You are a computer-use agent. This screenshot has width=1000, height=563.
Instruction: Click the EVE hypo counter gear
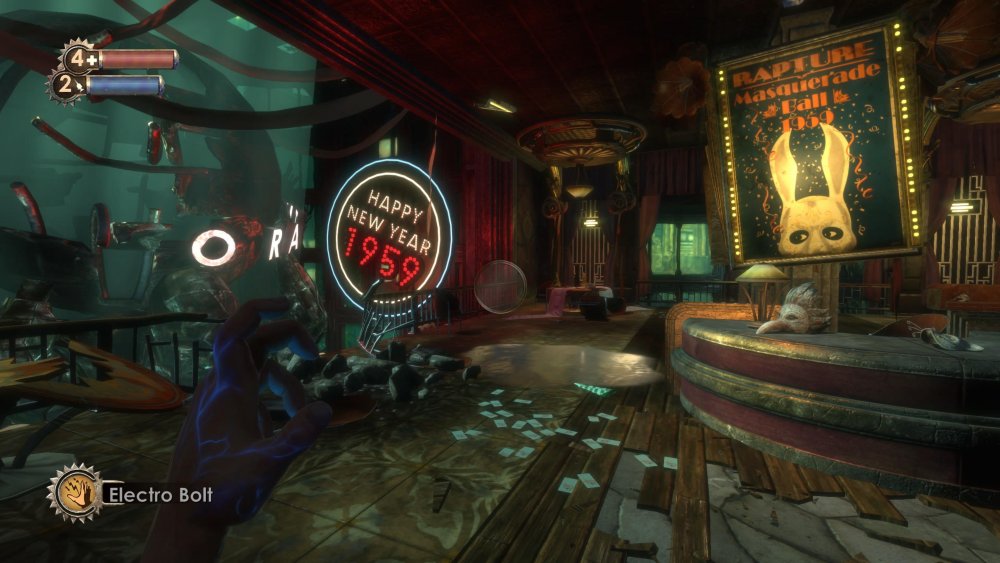coord(66,86)
